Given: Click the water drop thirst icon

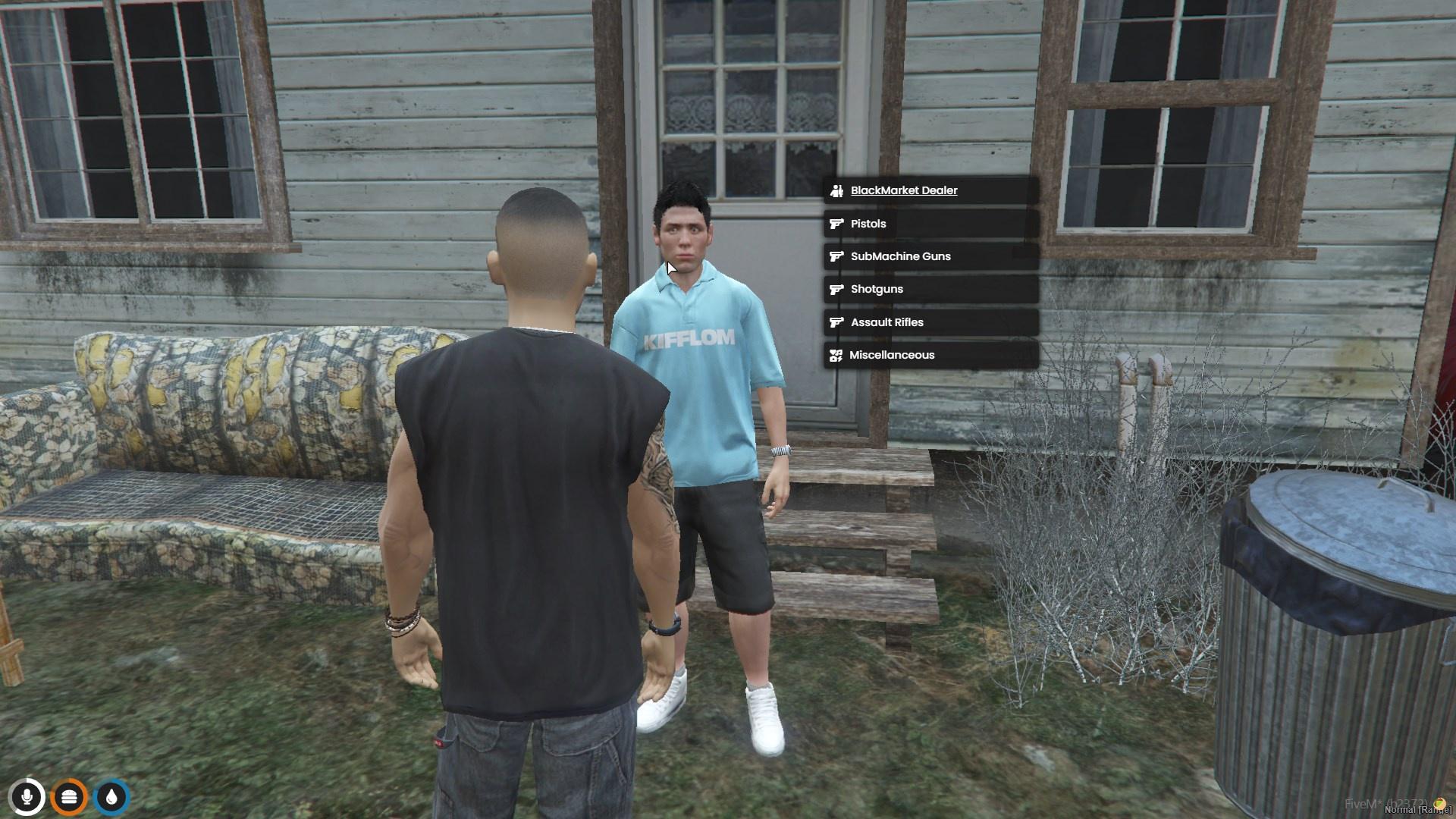Looking at the screenshot, I should coord(112,797).
